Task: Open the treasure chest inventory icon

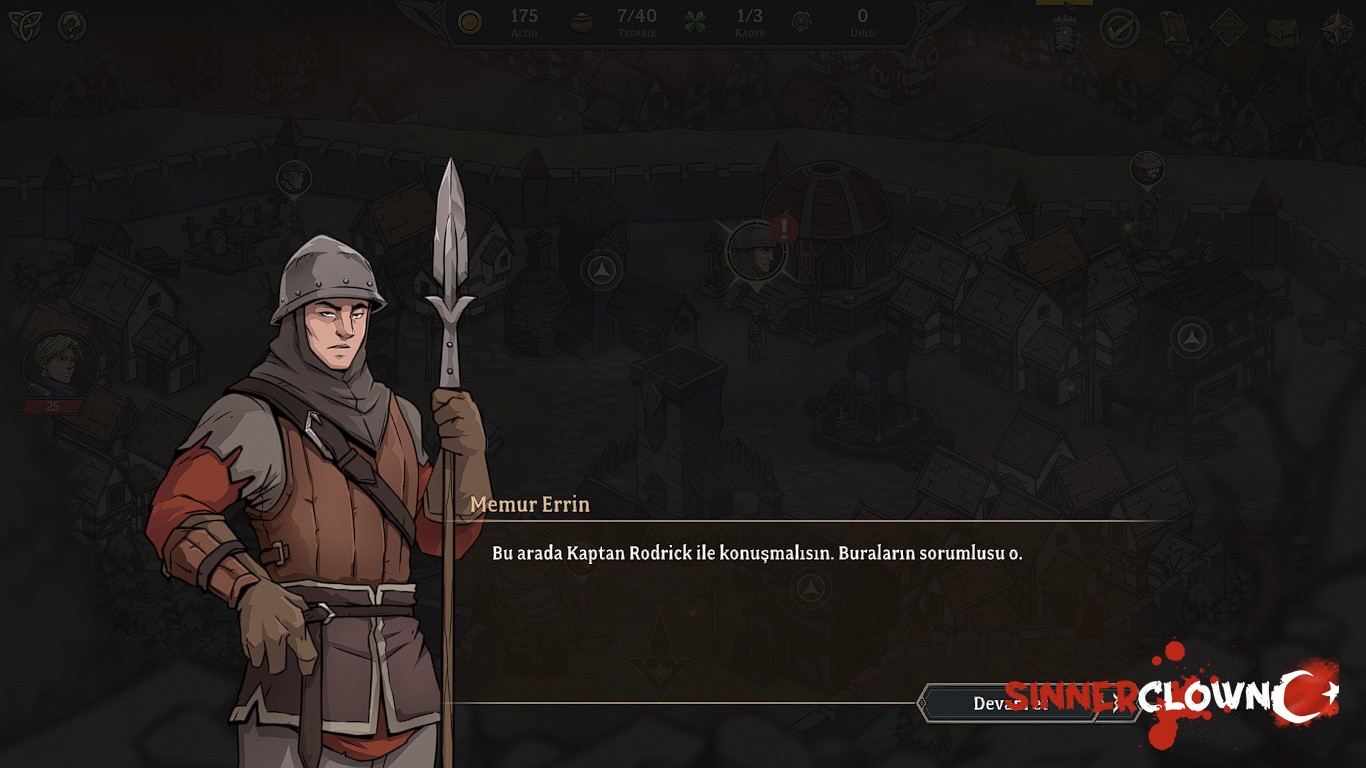Action: (1282, 31)
